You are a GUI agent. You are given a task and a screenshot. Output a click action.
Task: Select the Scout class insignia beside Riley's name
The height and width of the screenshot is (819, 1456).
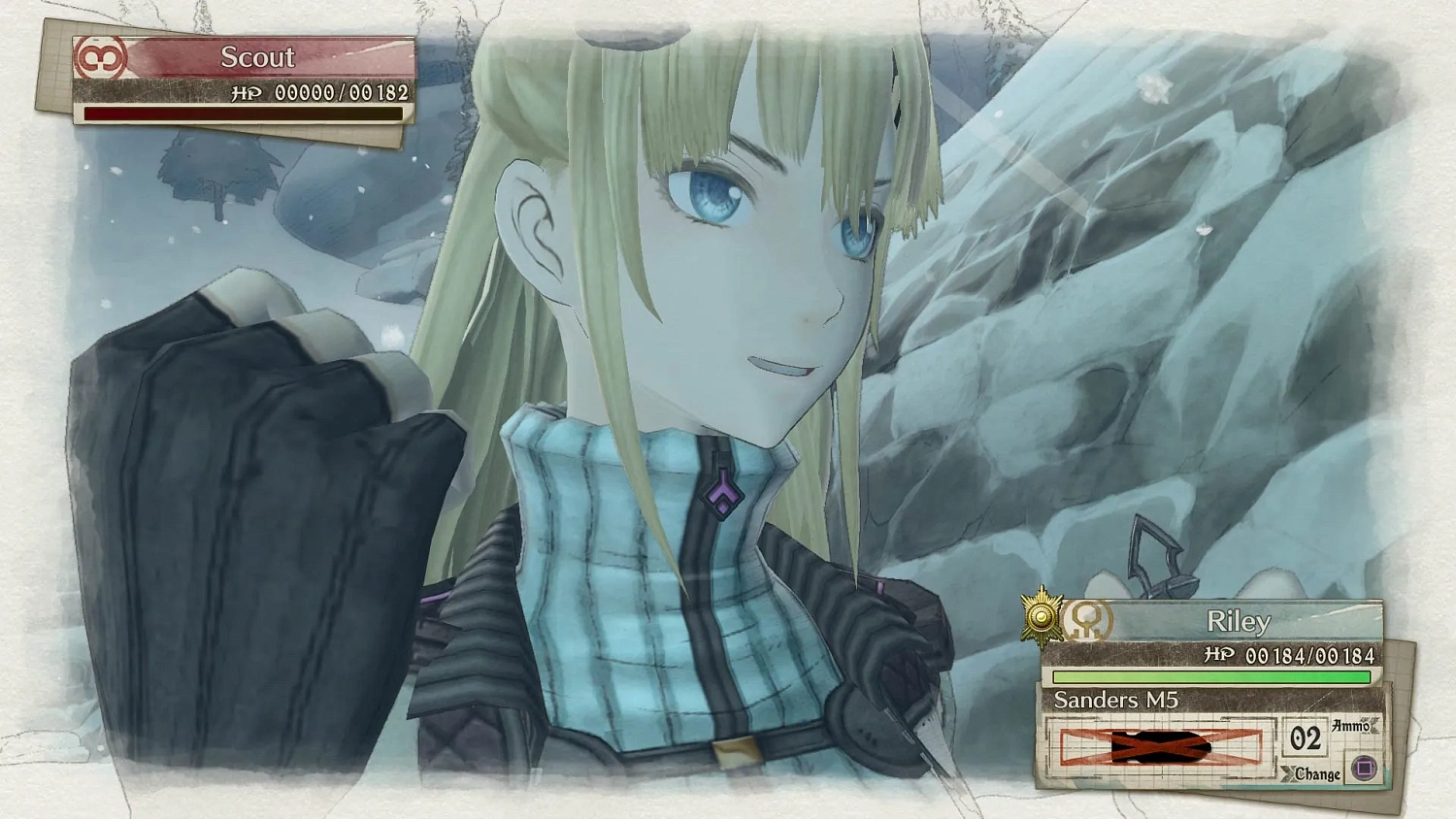(x=1089, y=622)
